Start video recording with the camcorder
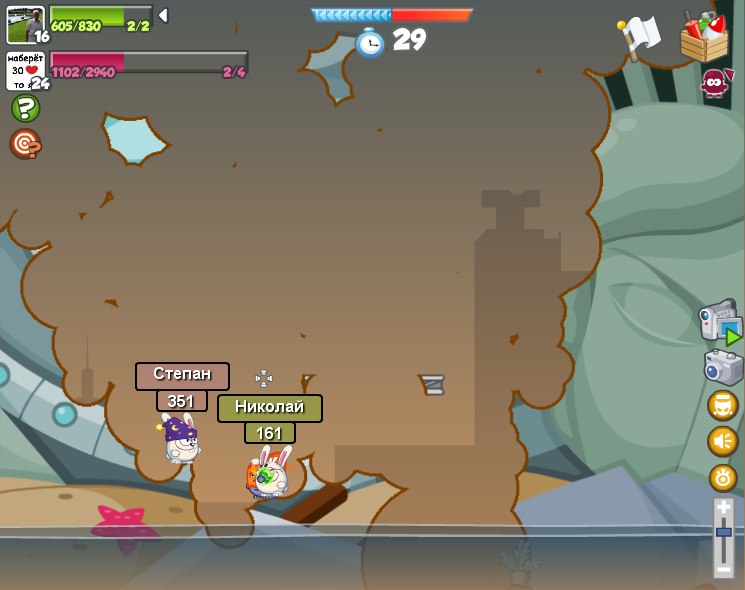The height and width of the screenshot is (590, 745). click(720, 322)
